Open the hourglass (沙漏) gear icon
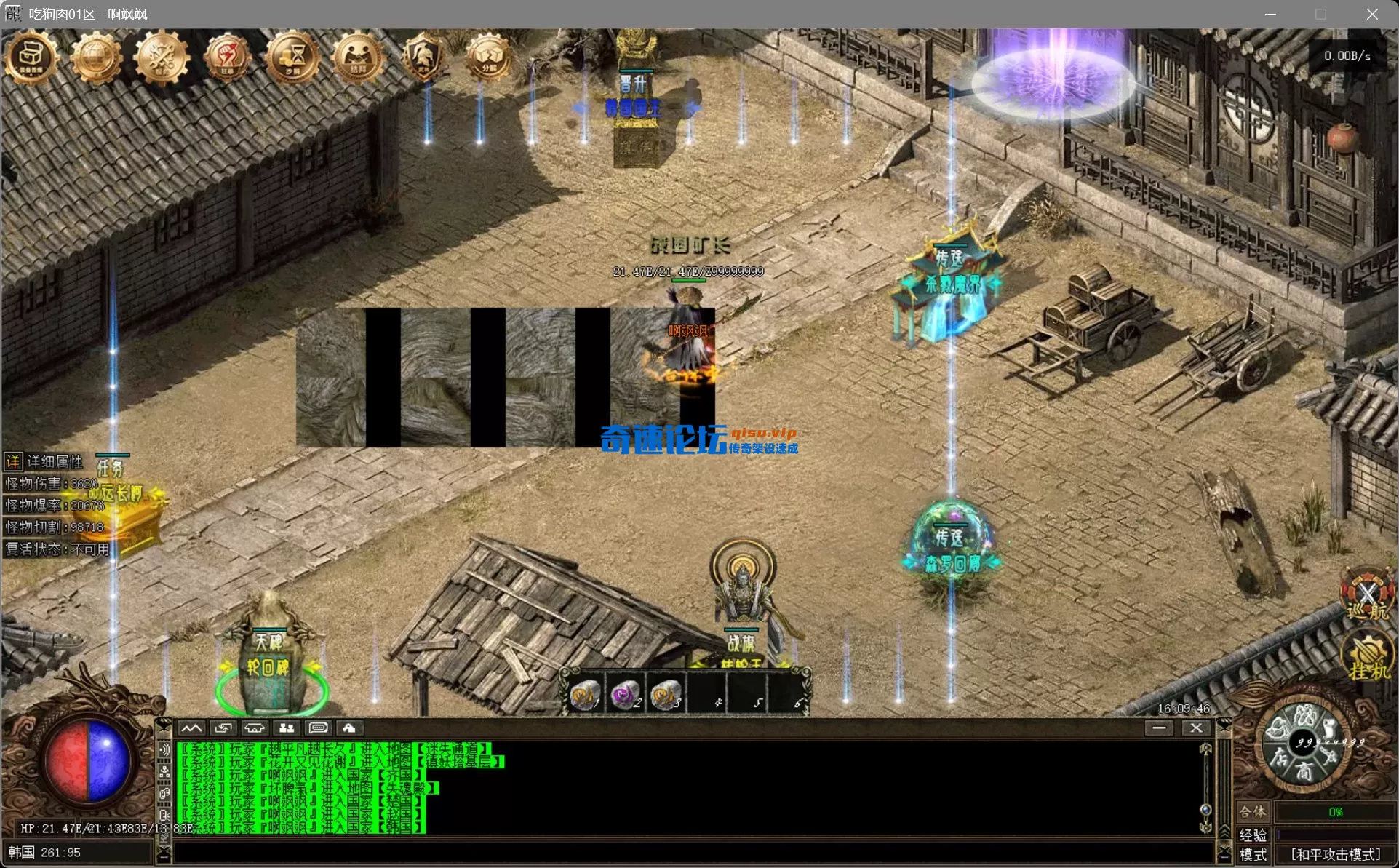This screenshot has width=1399, height=868. (x=292, y=57)
